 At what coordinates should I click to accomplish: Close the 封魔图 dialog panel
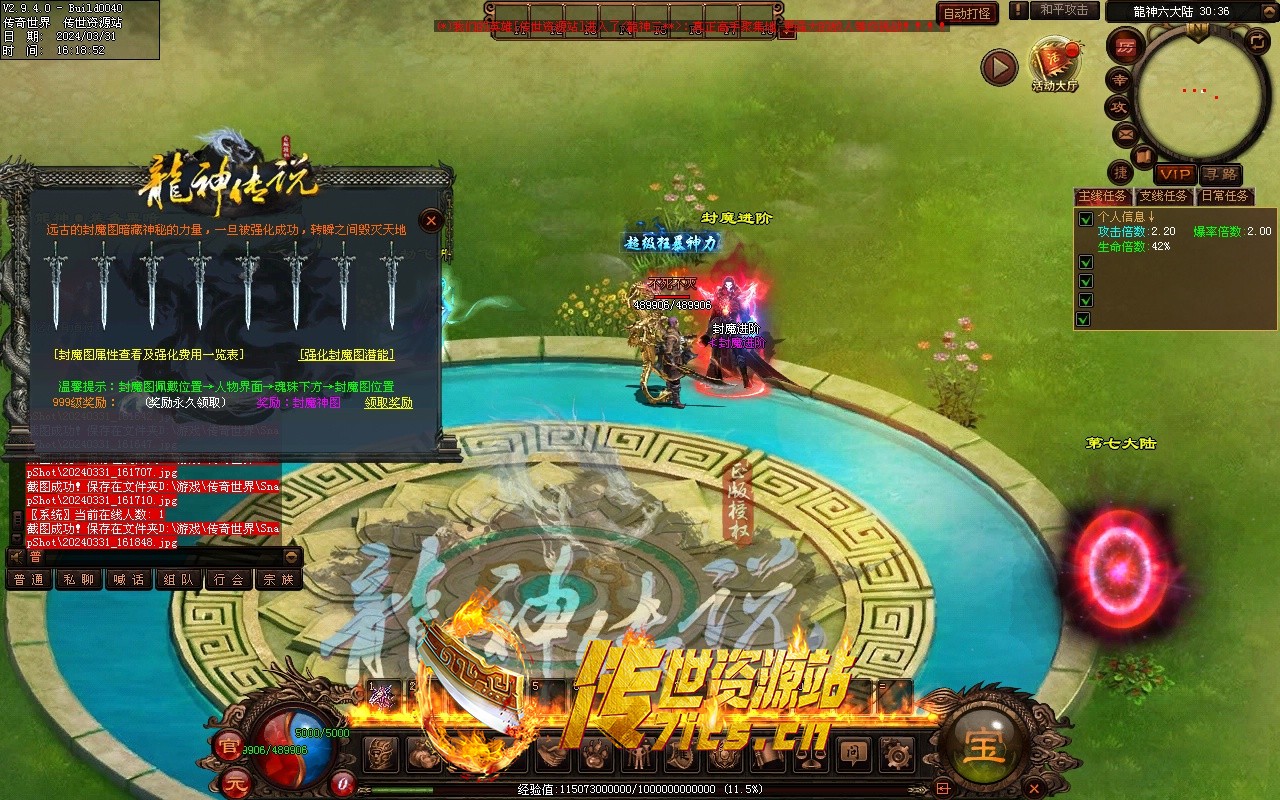pyautogui.click(x=431, y=221)
